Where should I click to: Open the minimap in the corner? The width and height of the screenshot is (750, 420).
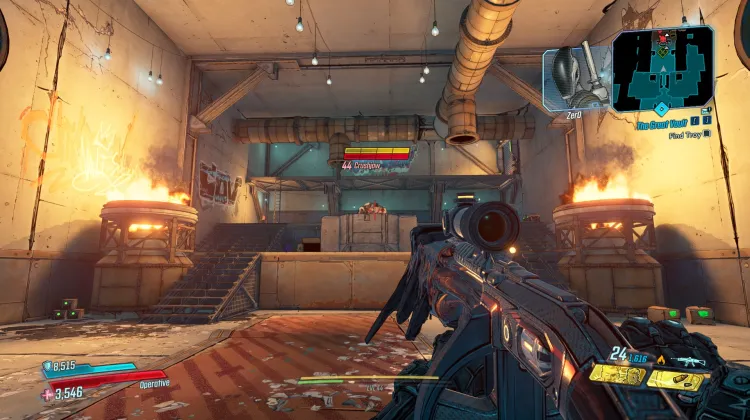point(663,67)
